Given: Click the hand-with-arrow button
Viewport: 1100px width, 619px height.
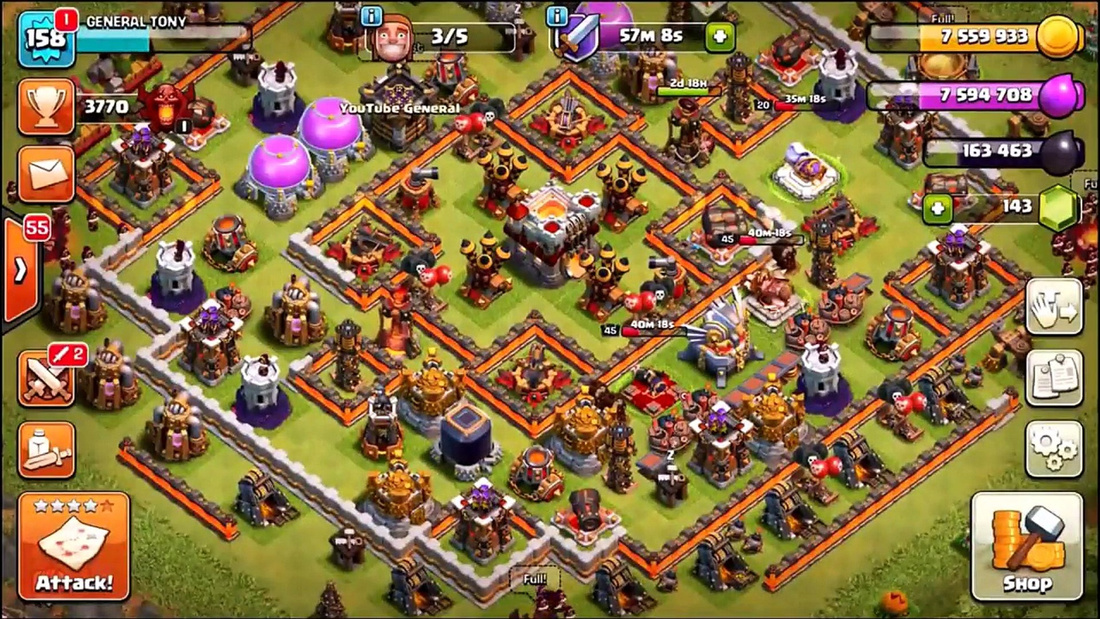Looking at the screenshot, I should point(1054,307).
